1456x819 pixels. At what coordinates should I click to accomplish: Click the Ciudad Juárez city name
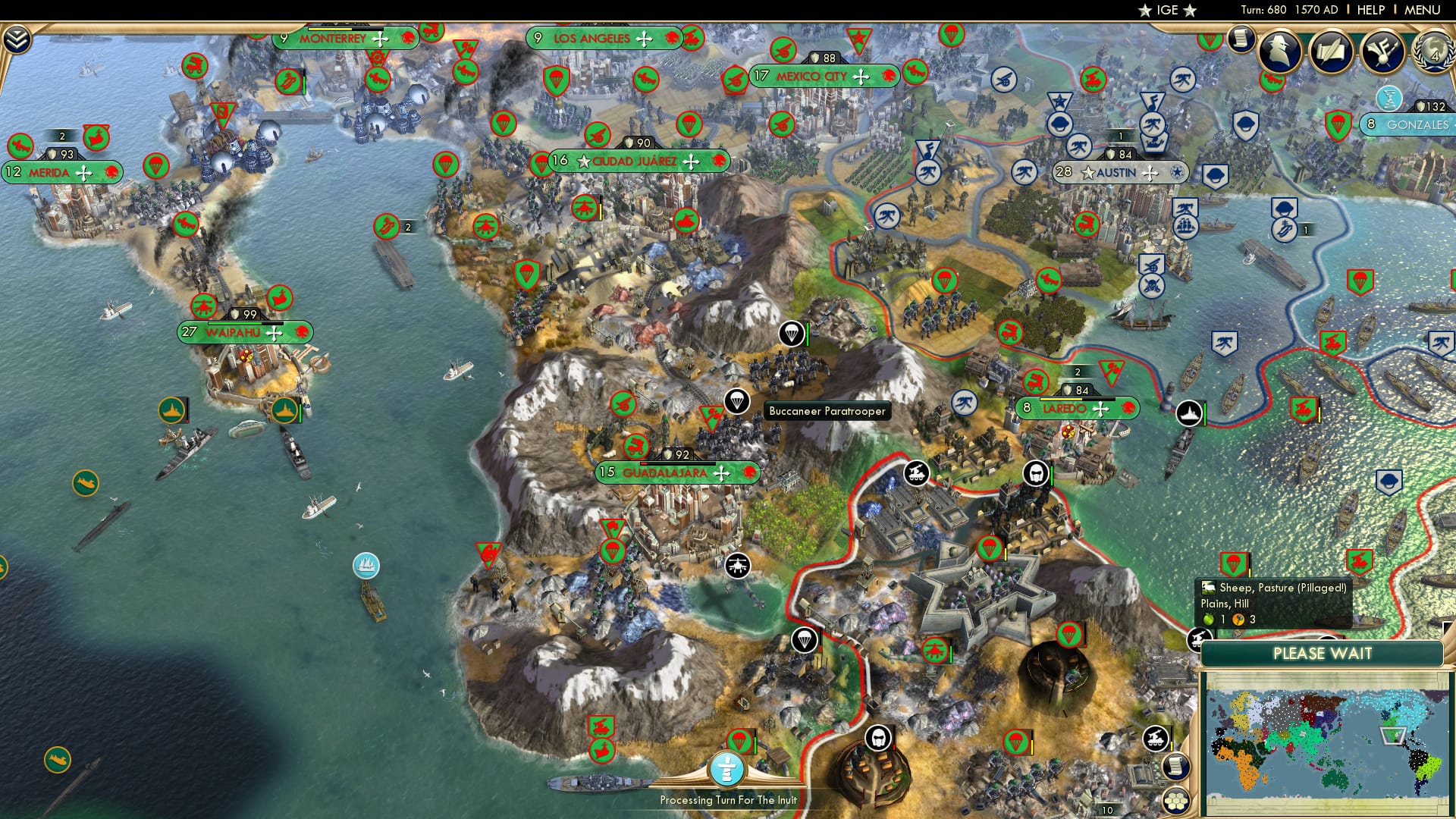click(x=635, y=162)
